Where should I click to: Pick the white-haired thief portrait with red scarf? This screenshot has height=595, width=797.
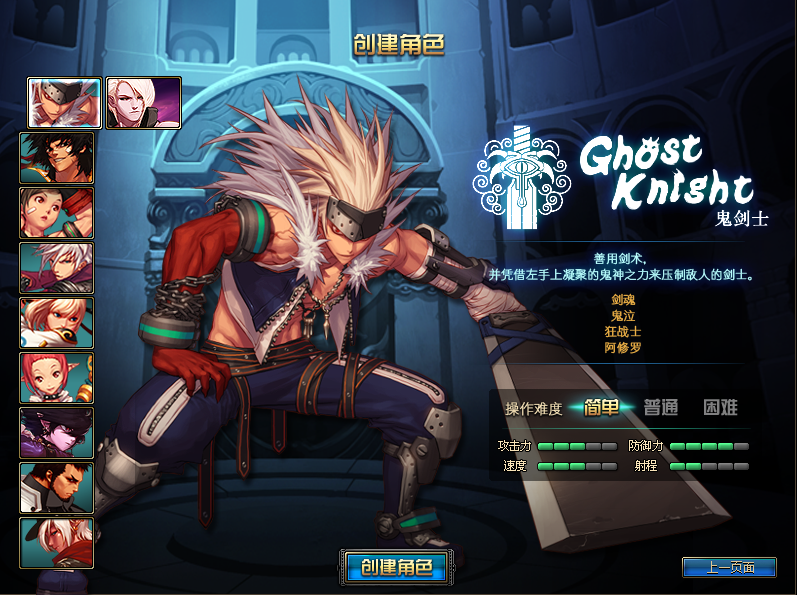(57, 542)
